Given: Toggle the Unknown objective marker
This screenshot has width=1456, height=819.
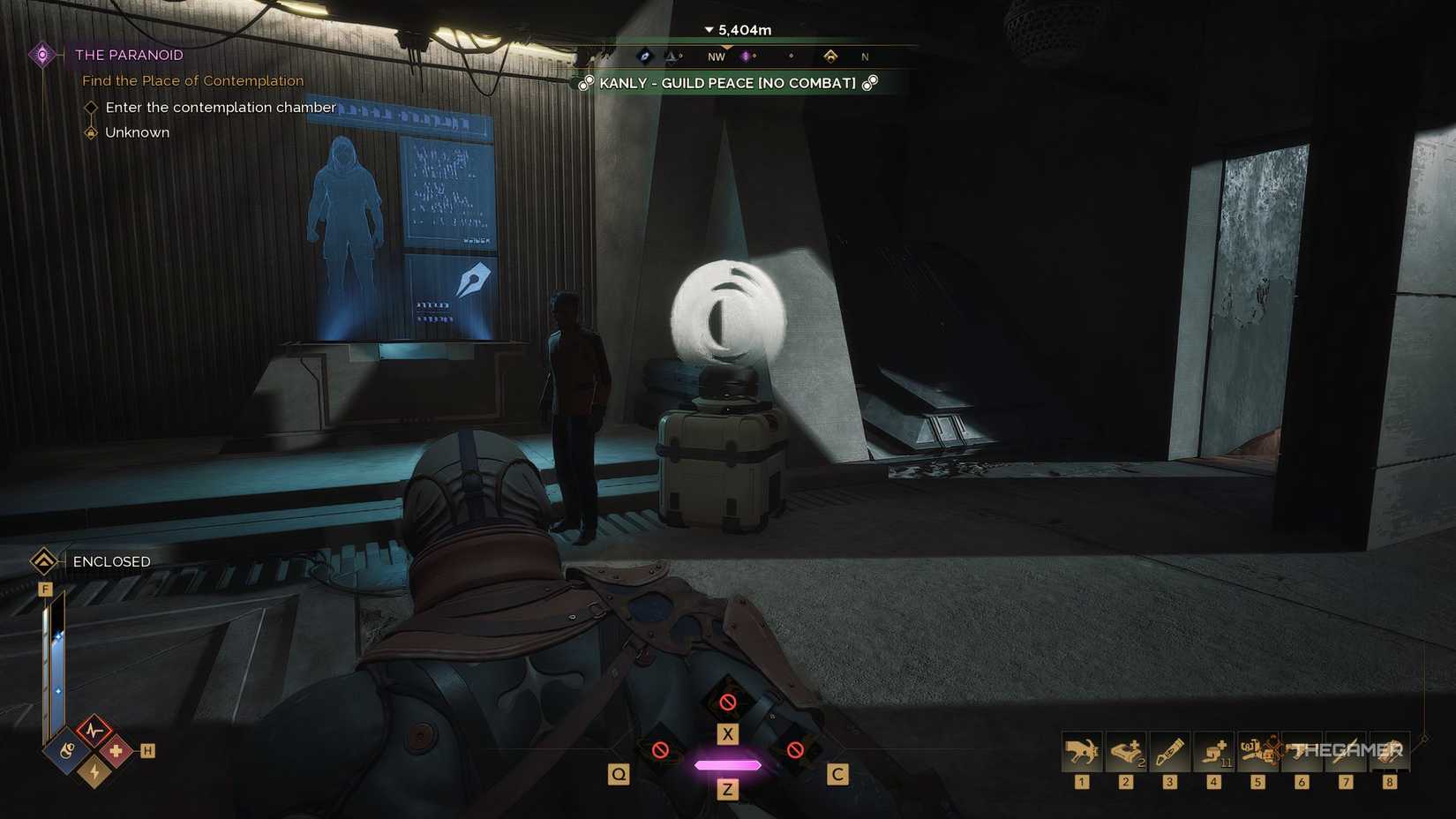Looking at the screenshot, I should (x=91, y=131).
